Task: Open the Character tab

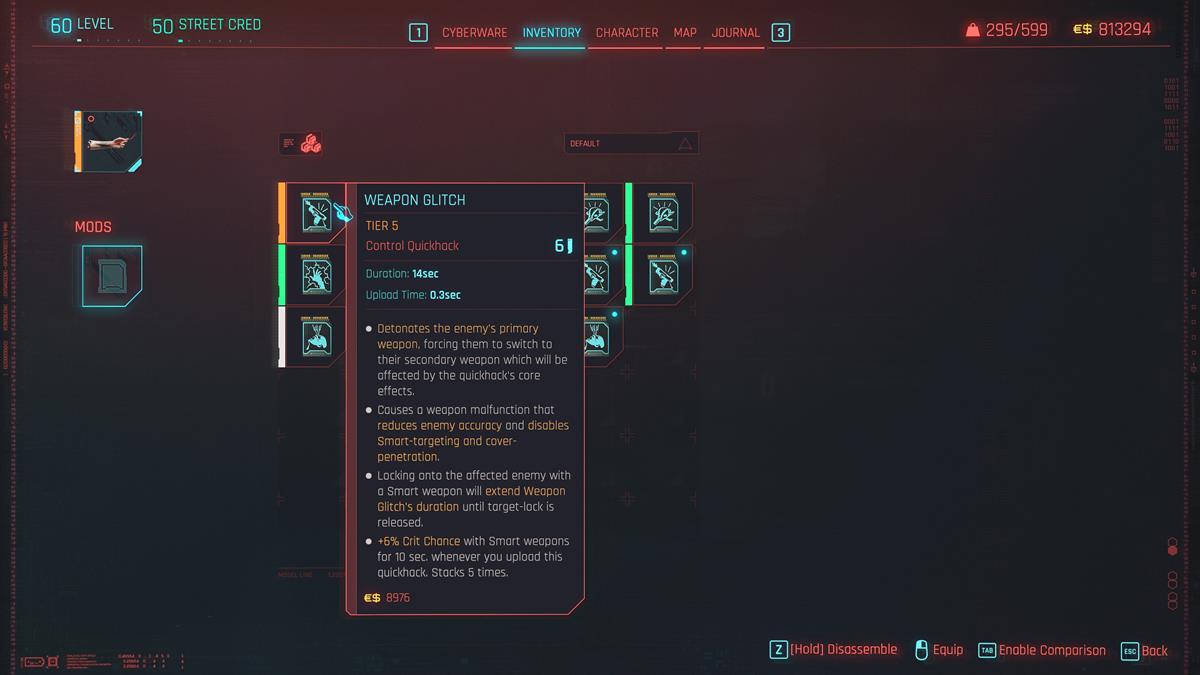Action: 627,33
